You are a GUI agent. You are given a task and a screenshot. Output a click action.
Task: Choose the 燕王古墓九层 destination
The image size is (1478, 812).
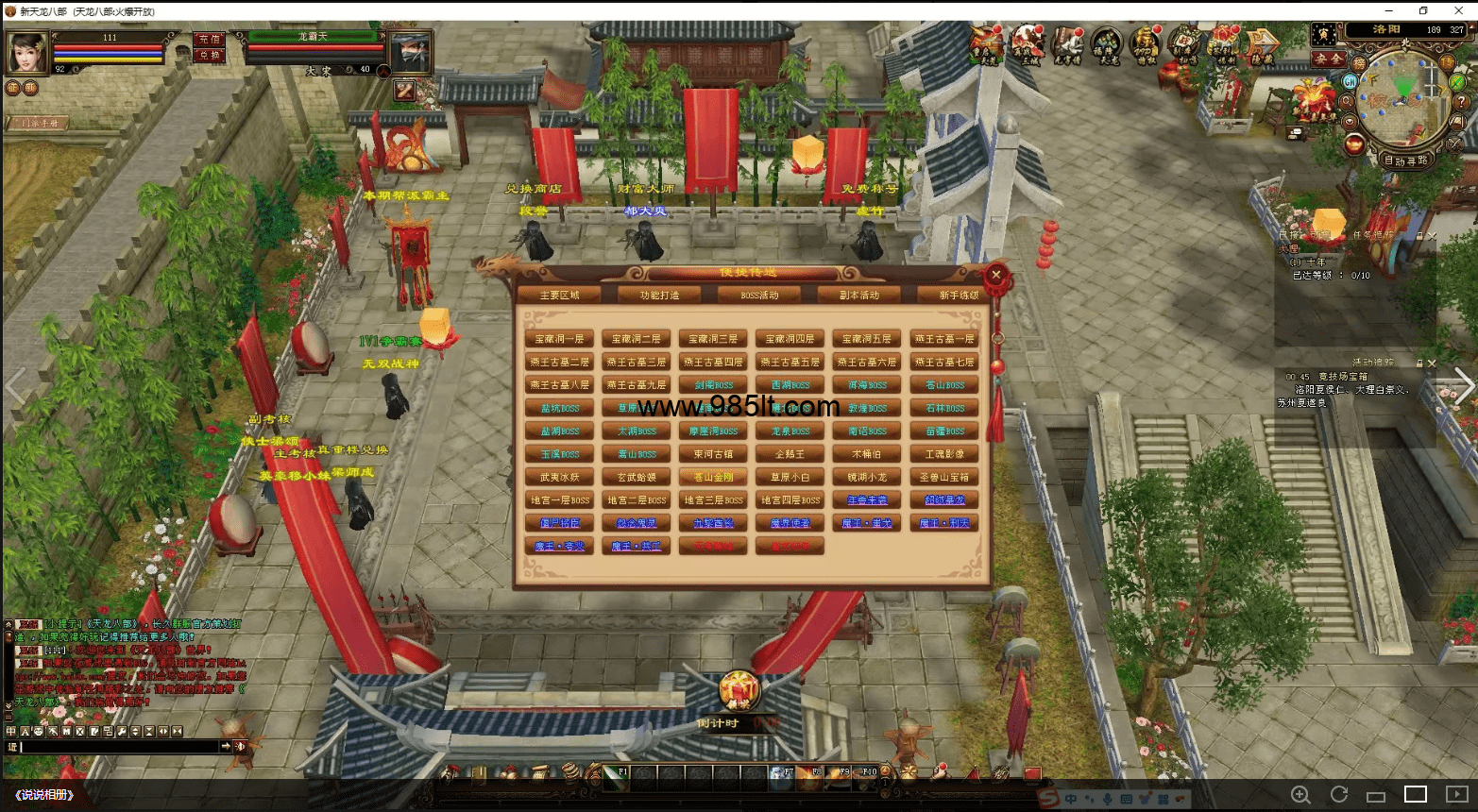click(x=637, y=385)
